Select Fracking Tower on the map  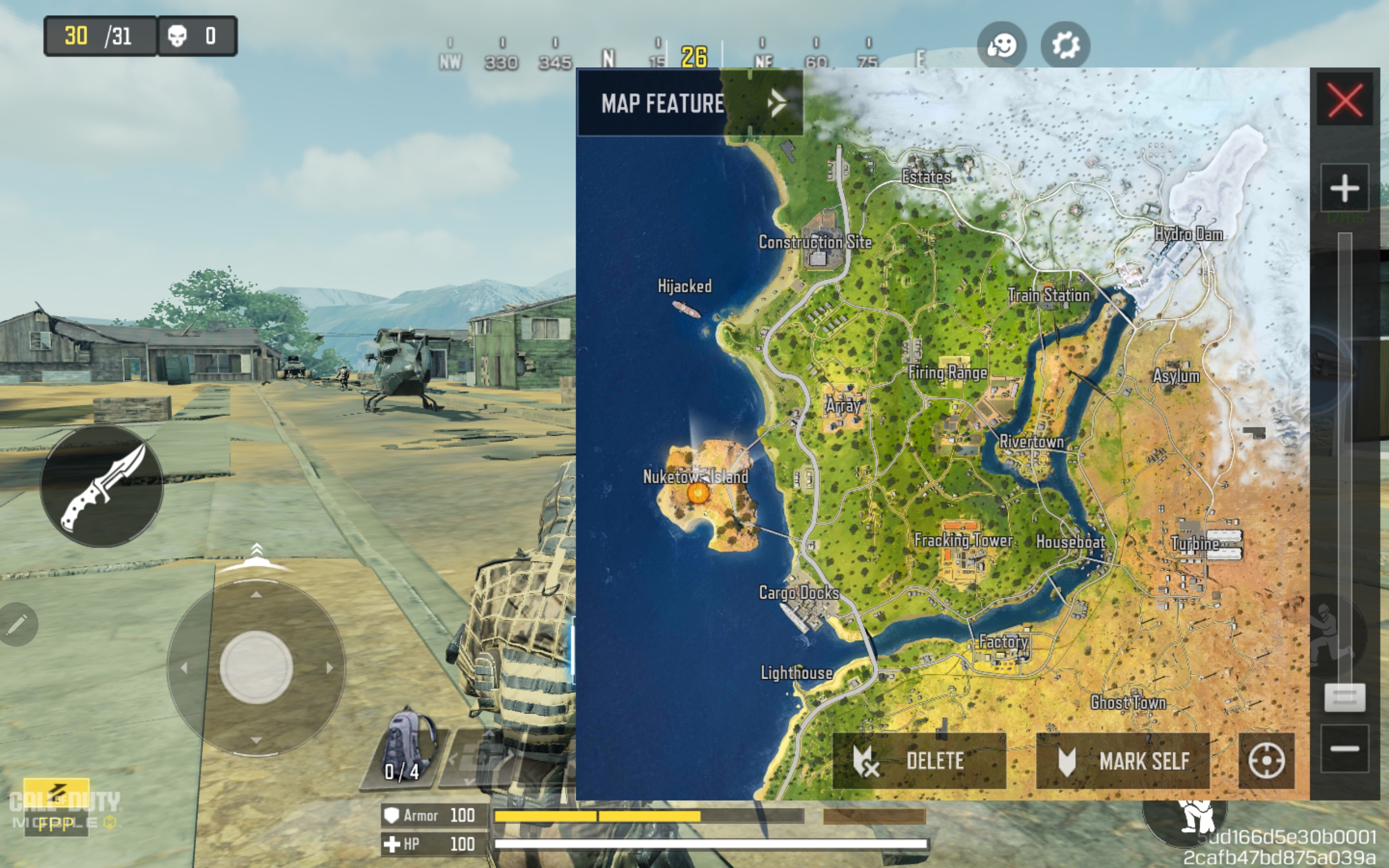tap(963, 540)
